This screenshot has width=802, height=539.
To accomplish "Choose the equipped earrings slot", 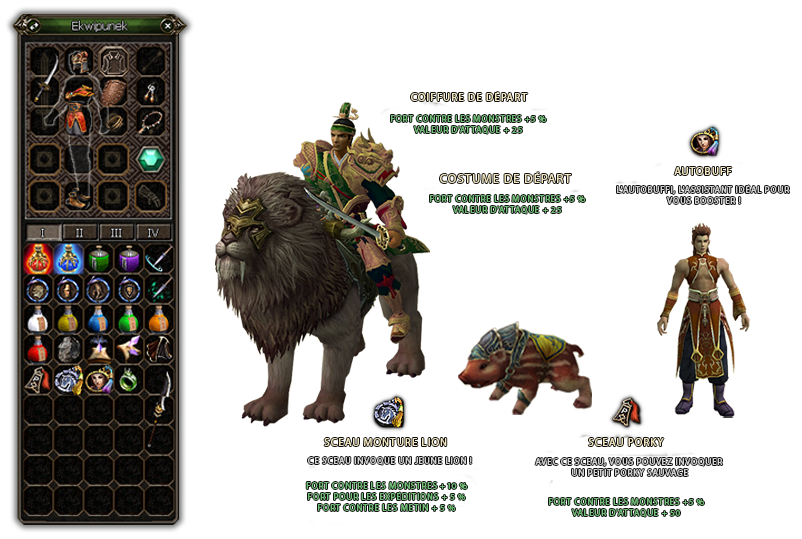I will coord(151,93).
